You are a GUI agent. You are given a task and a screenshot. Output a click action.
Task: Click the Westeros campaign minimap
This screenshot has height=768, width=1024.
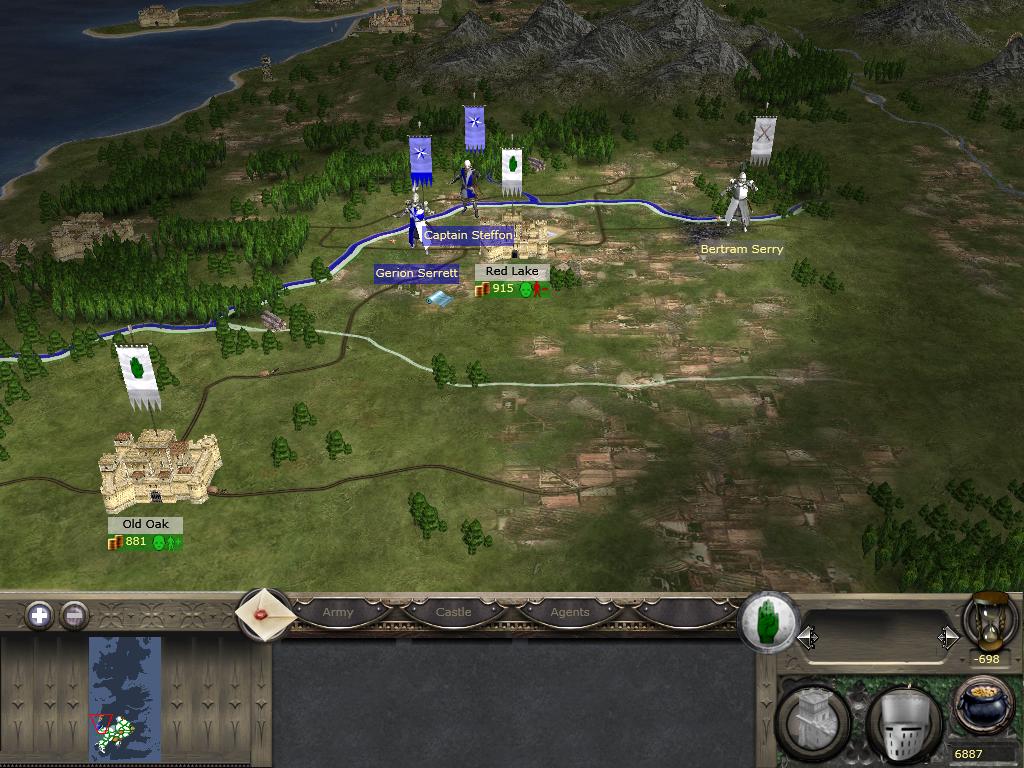pyautogui.click(x=125, y=700)
